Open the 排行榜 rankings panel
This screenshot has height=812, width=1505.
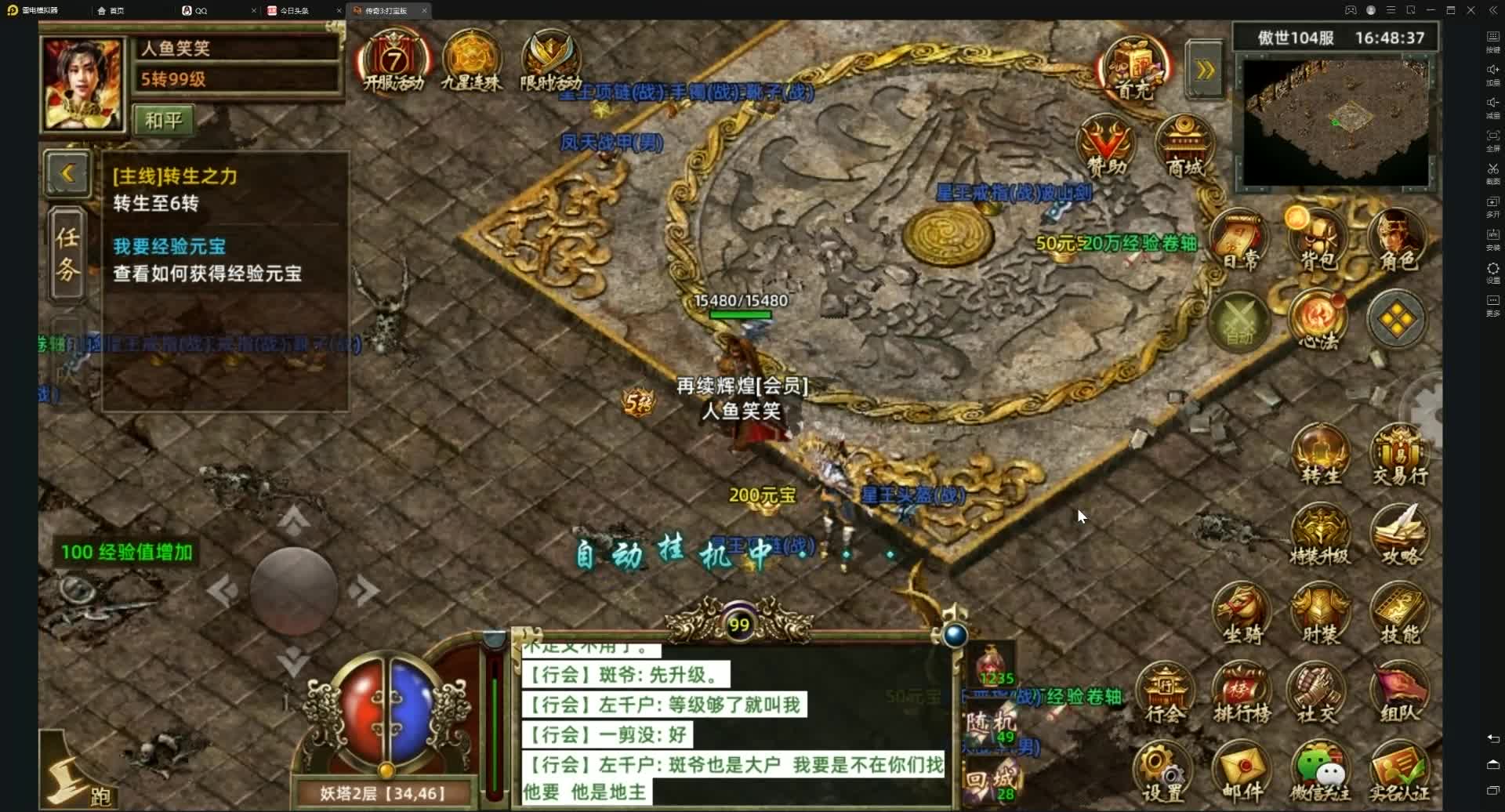tap(1242, 690)
